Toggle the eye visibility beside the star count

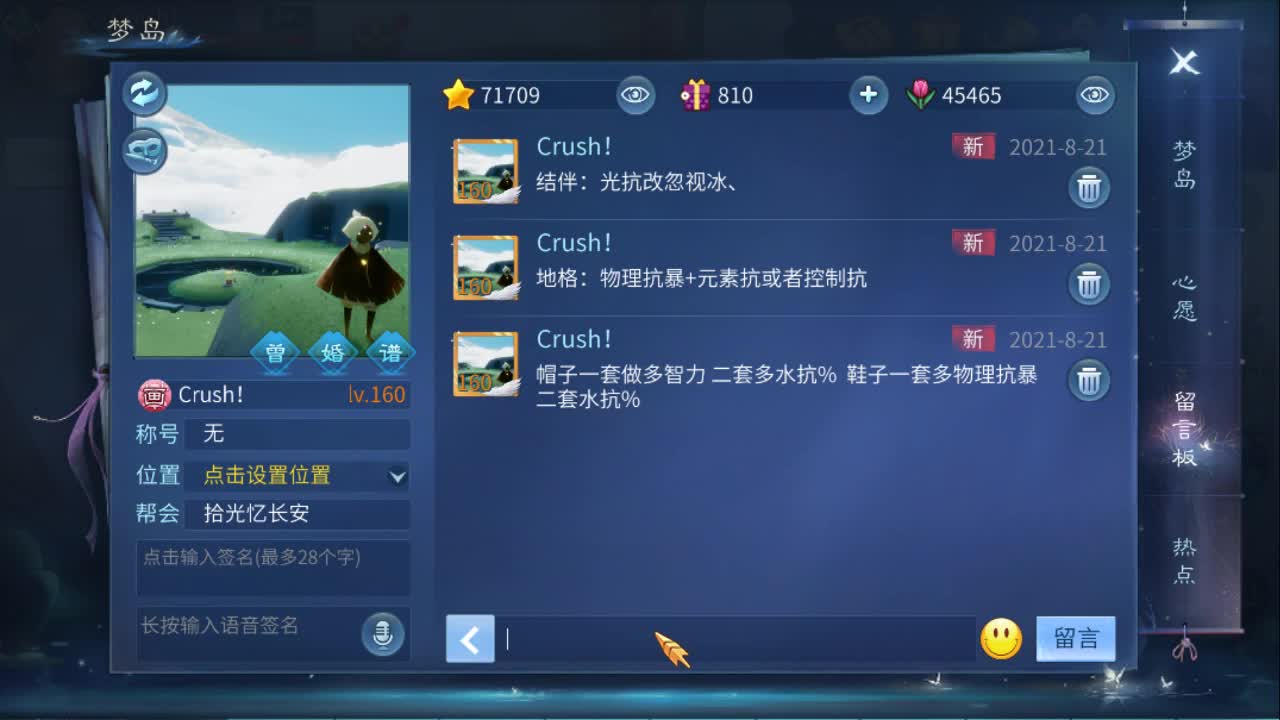pos(636,96)
